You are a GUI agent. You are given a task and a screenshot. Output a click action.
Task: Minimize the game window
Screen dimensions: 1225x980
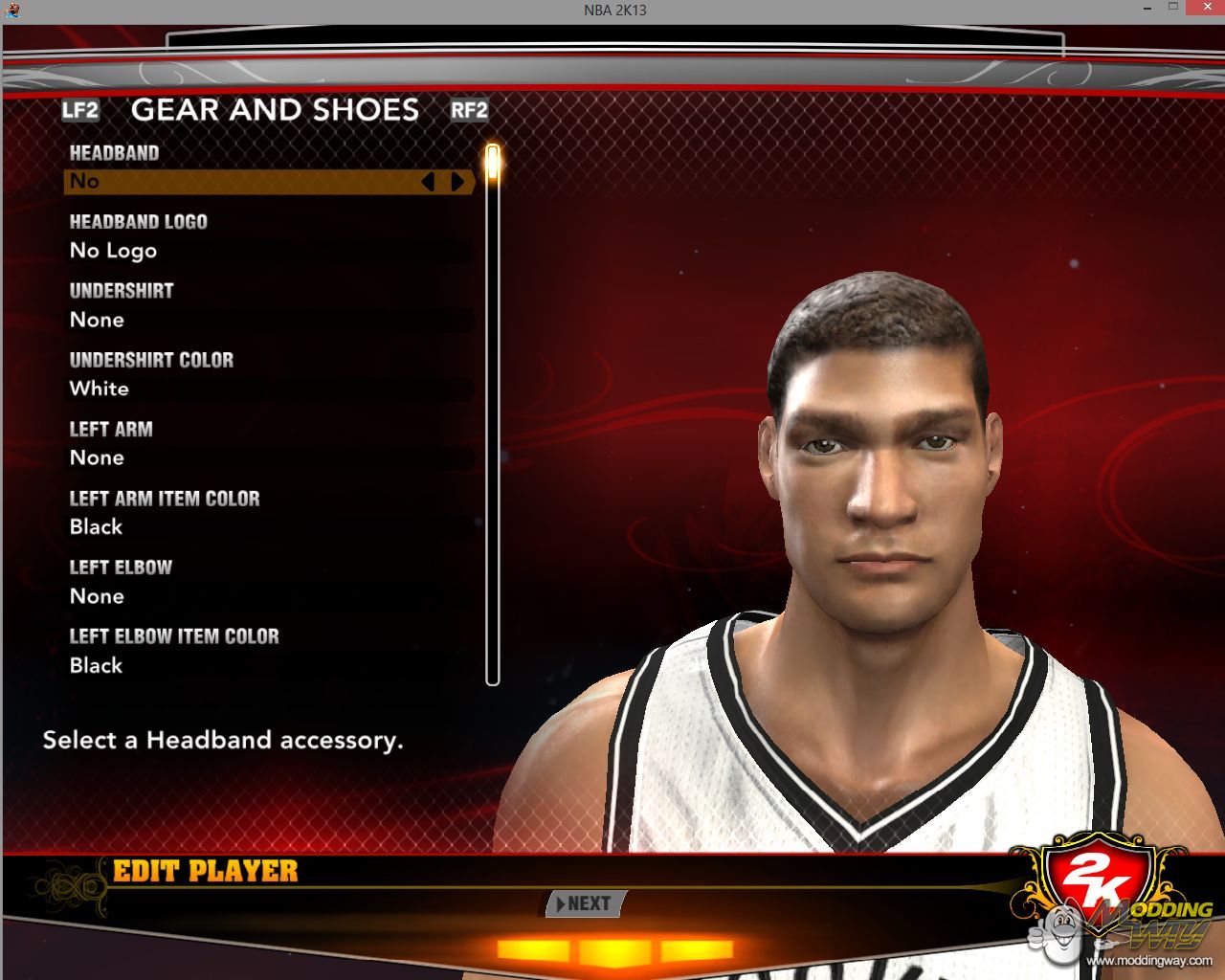pyautogui.click(x=1147, y=8)
